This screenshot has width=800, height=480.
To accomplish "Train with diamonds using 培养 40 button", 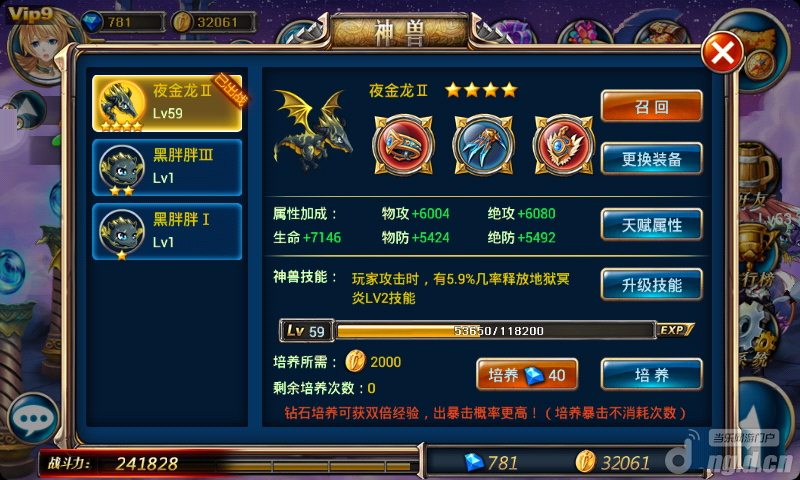I will [x=527, y=374].
